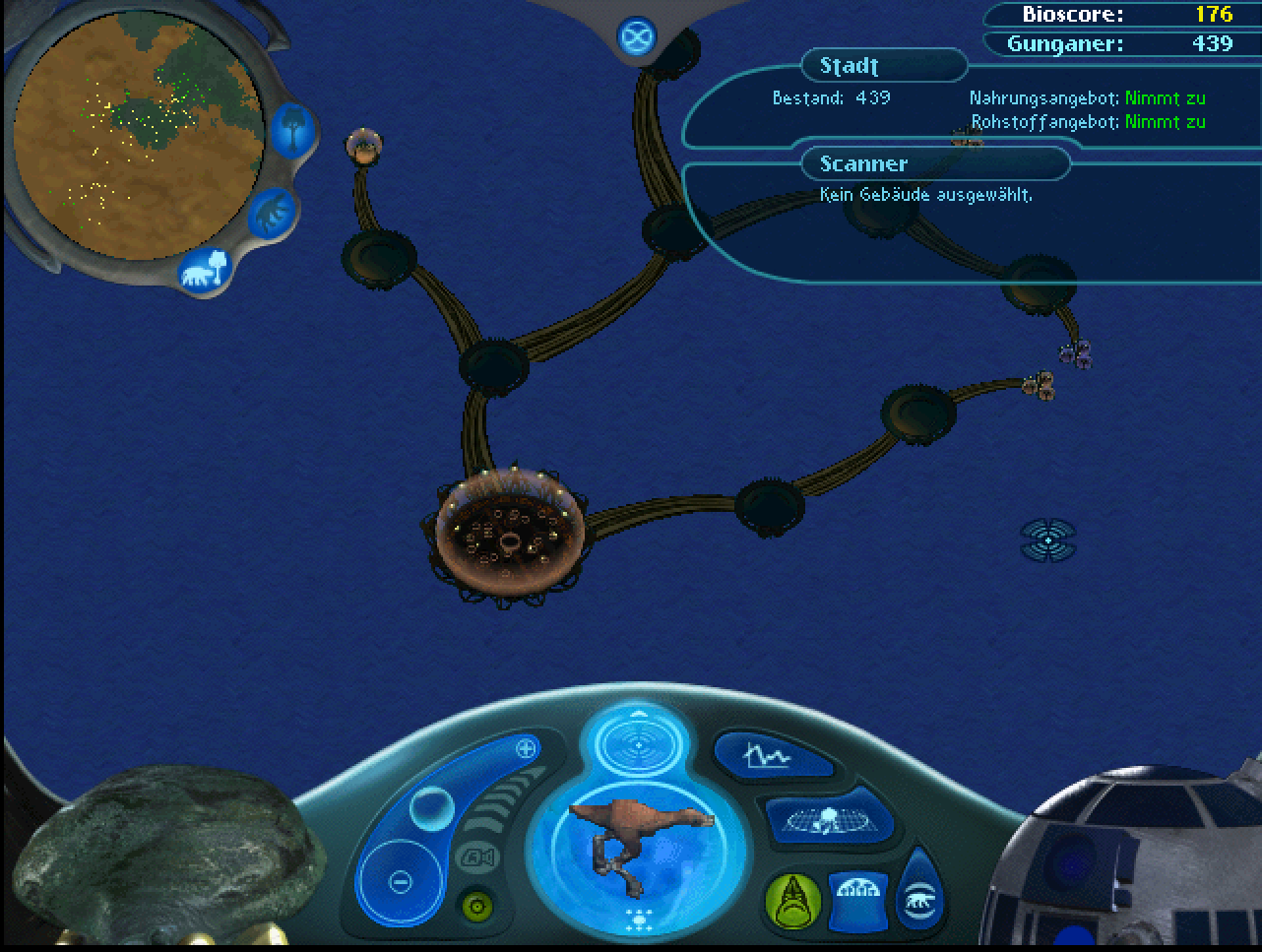The image size is (1262, 952).
Task: Click the round emblem button at top center
Action: click(x=637, y=37)
